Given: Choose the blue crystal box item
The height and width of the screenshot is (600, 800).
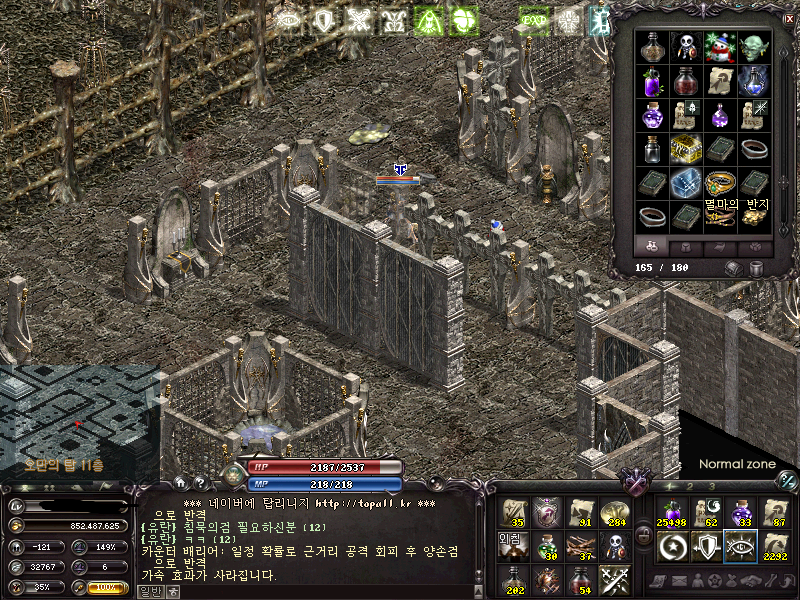Looking at the screenshot, I should click(685, 182).
